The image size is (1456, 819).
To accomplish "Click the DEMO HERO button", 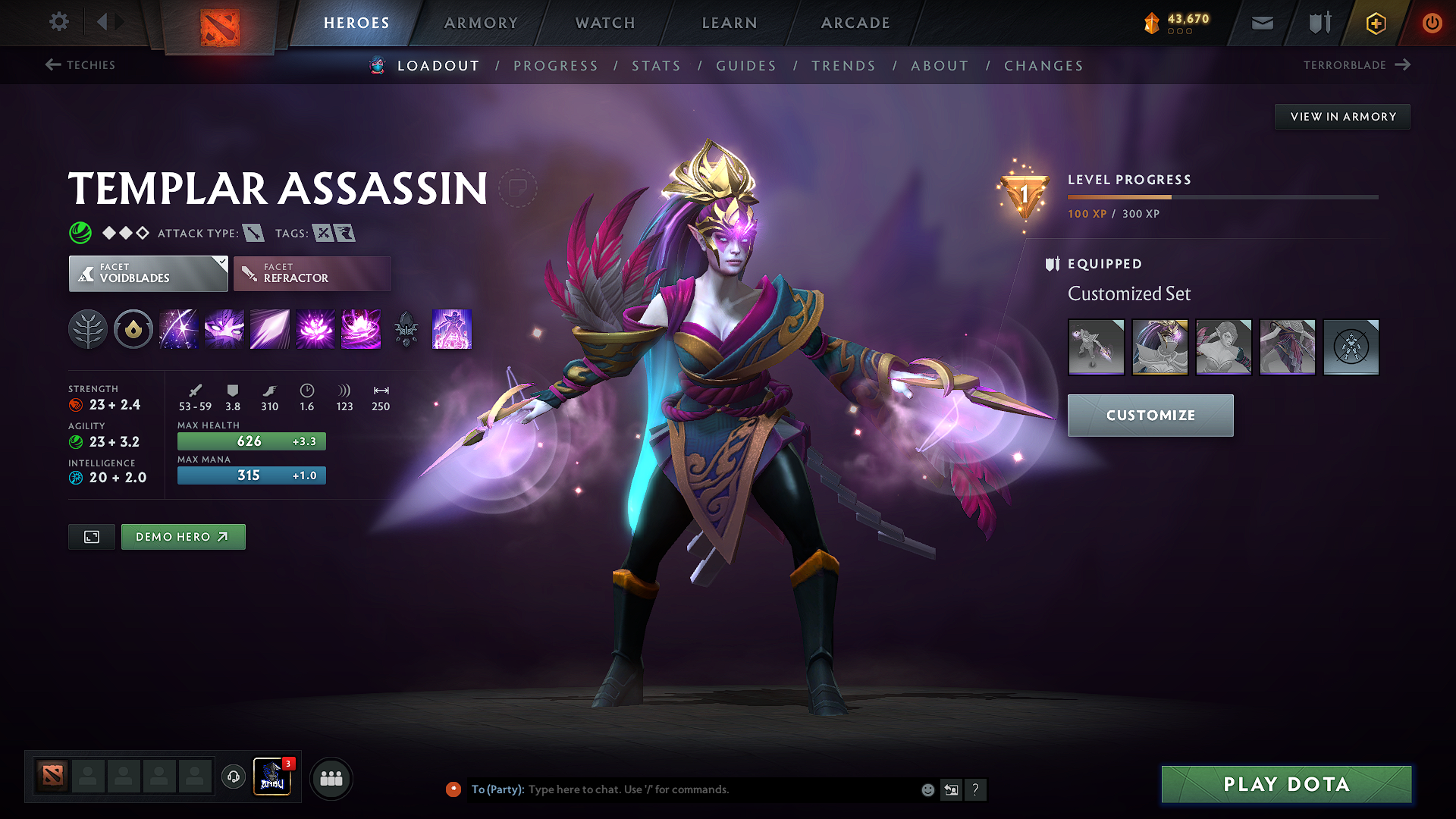I will pyautogui.click(x=183, y=536).
